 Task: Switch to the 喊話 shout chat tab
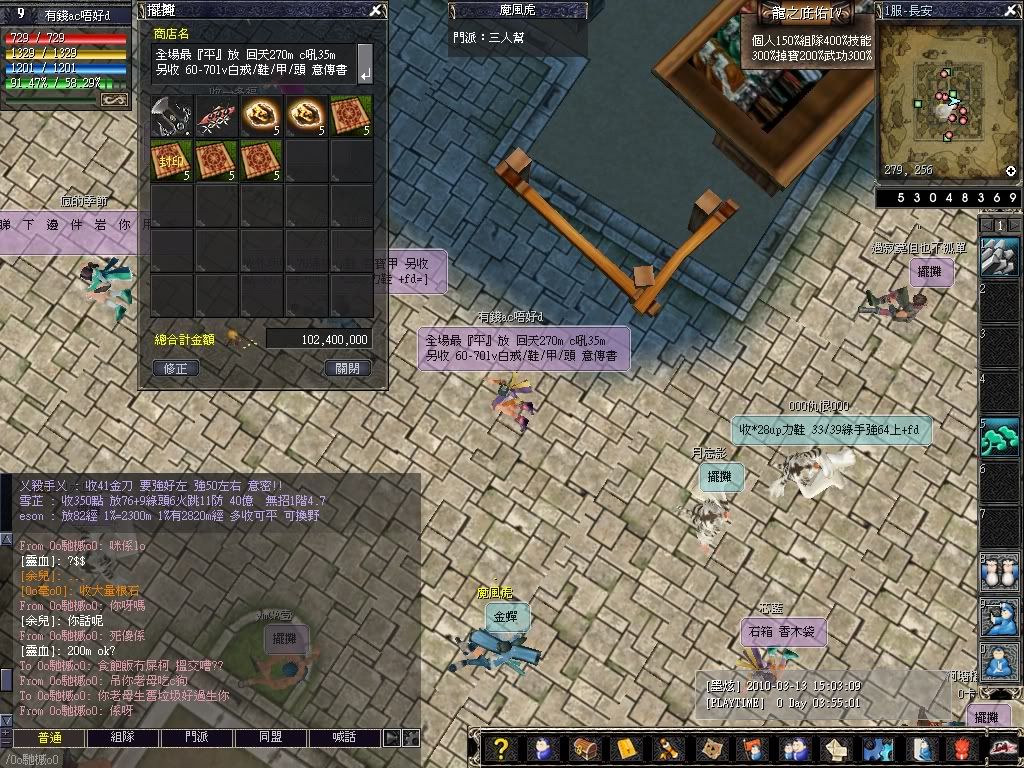[x=343, y=737]
